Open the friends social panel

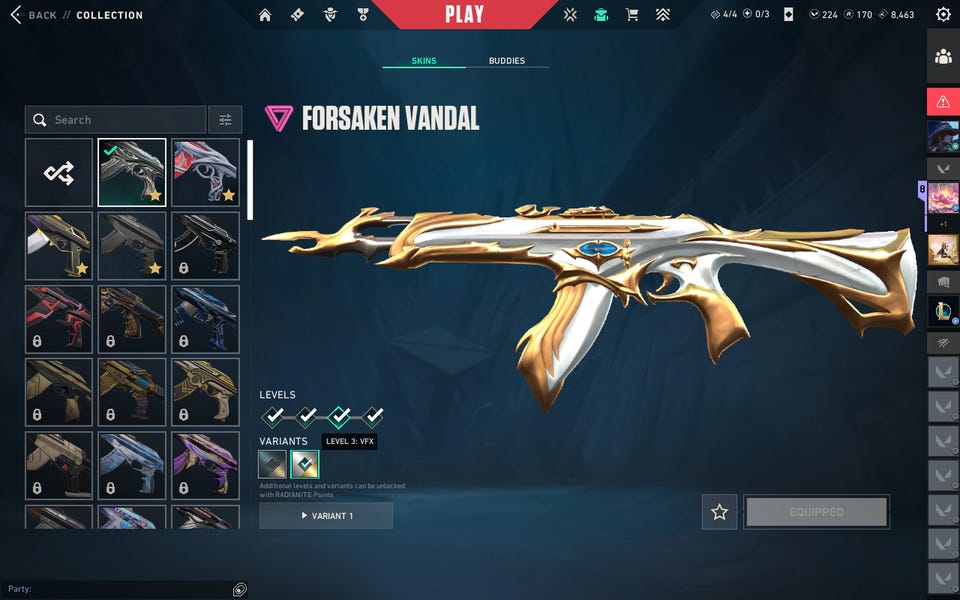pyautogui.click(x=943, y=57)
